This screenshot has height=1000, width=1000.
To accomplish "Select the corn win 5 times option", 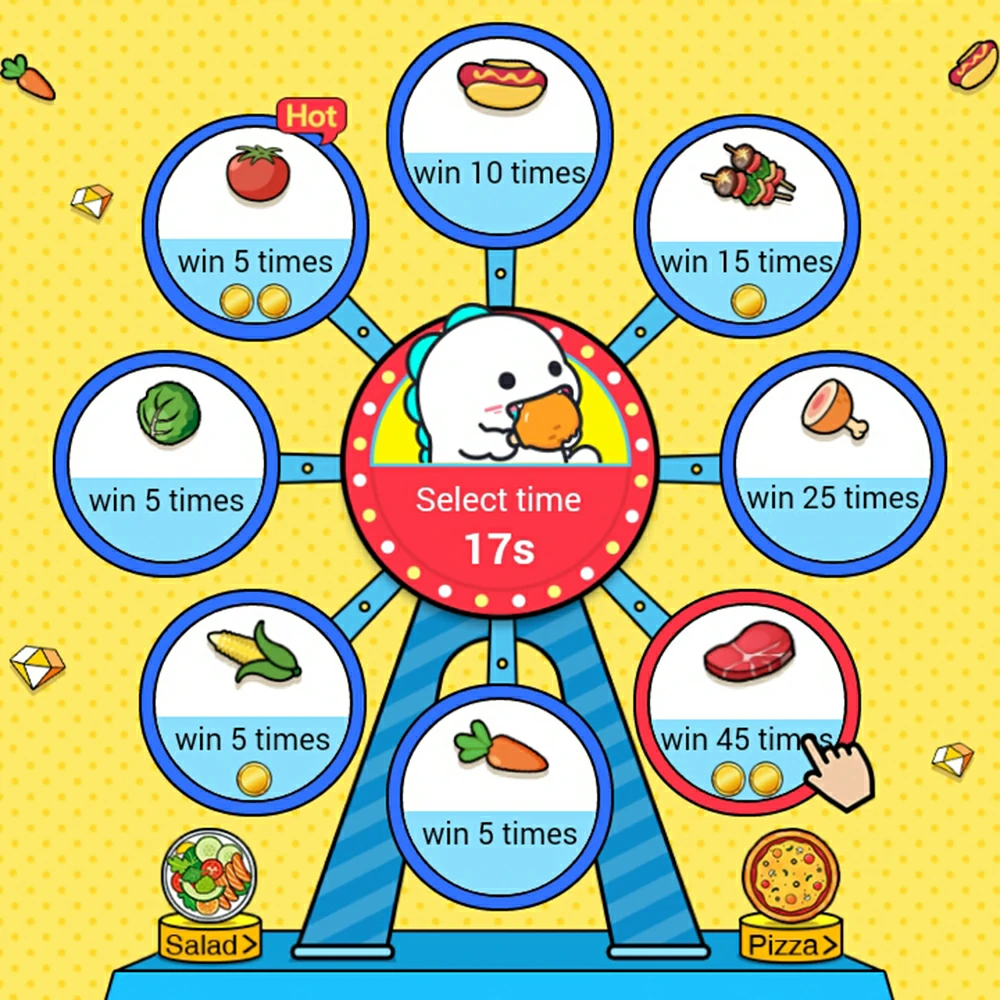I will [253, 702].
